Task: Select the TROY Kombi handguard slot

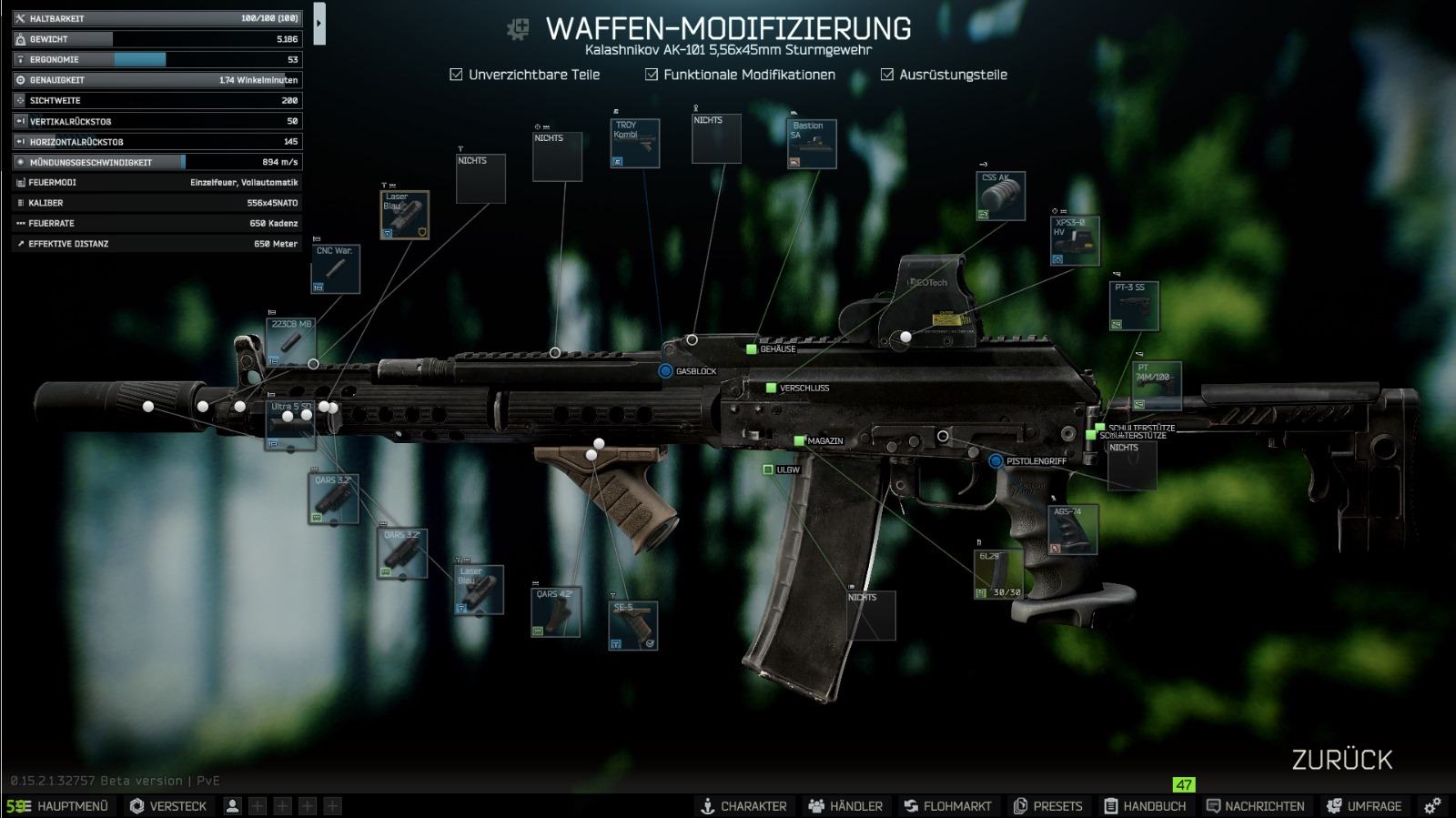Action: (634, 144)
